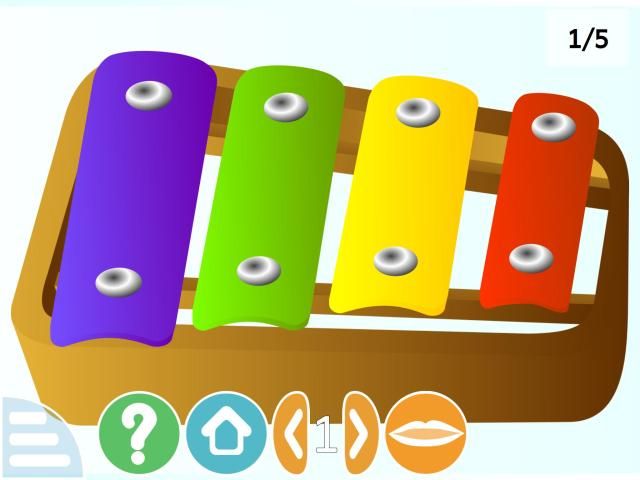The height and width of the screenshot is (480, 640).
Task: Strike the yellow xylophone bar
Action: (x=403, y=190)
